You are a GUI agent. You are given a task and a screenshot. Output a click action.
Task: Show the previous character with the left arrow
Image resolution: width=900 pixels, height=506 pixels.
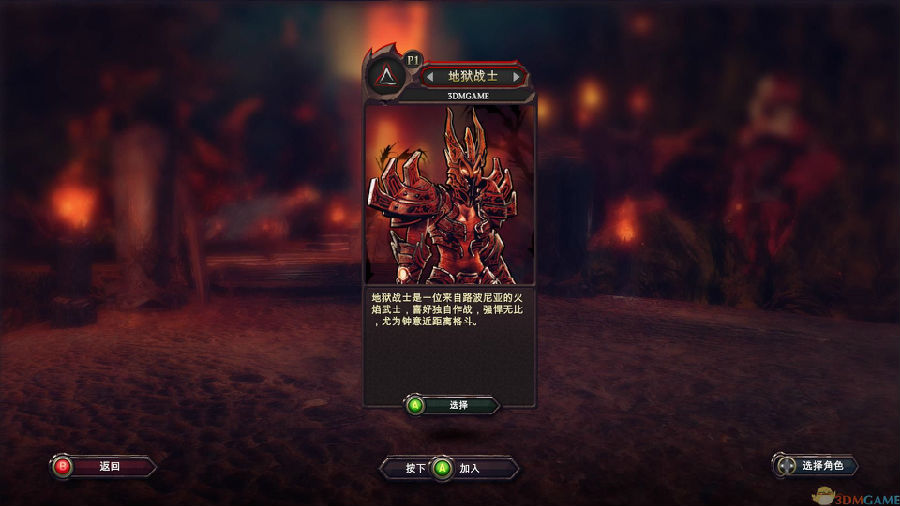(x=430, y=76)
